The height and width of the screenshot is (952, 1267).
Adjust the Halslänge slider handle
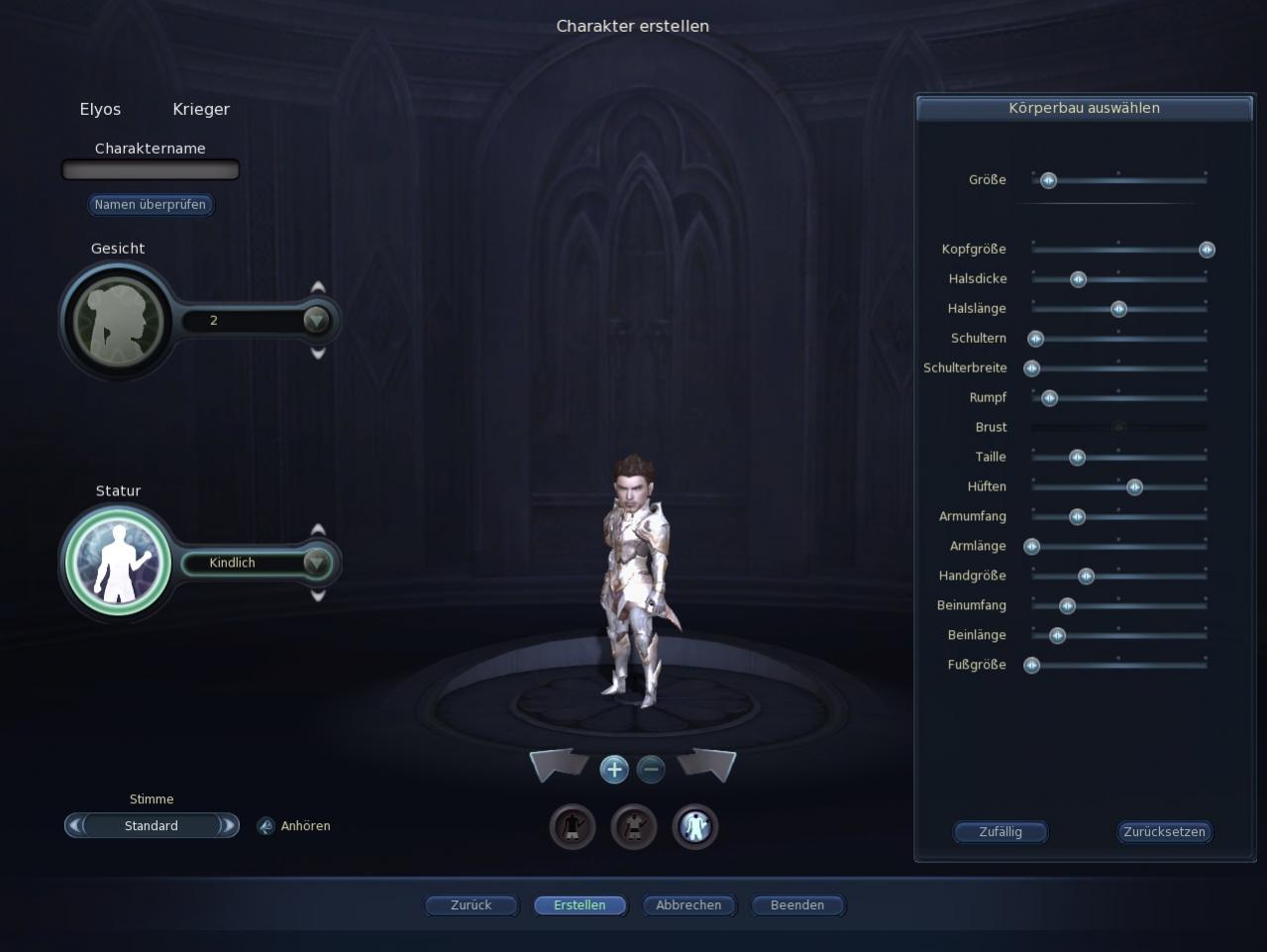pyautogui.click(x=1118, y=309)
